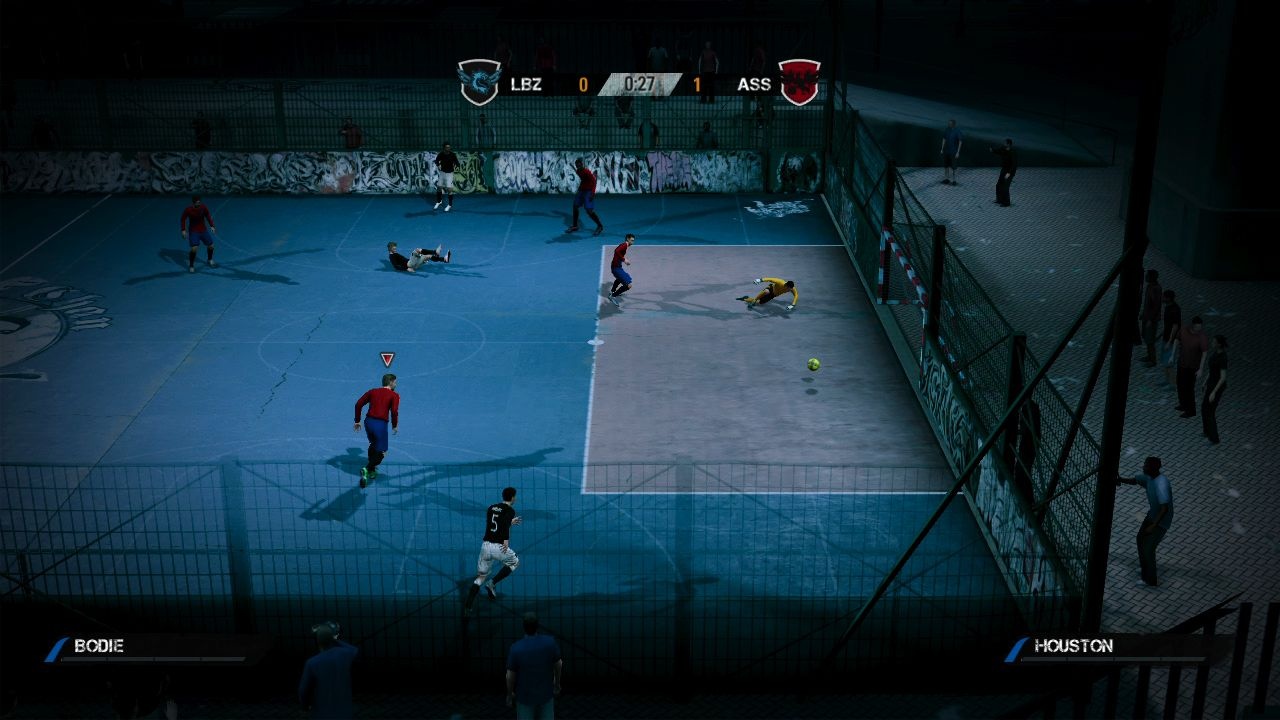This screenshot has height=720, width=1280.
Task: Select the ASS red eagle crest
Action: [798, 83]
